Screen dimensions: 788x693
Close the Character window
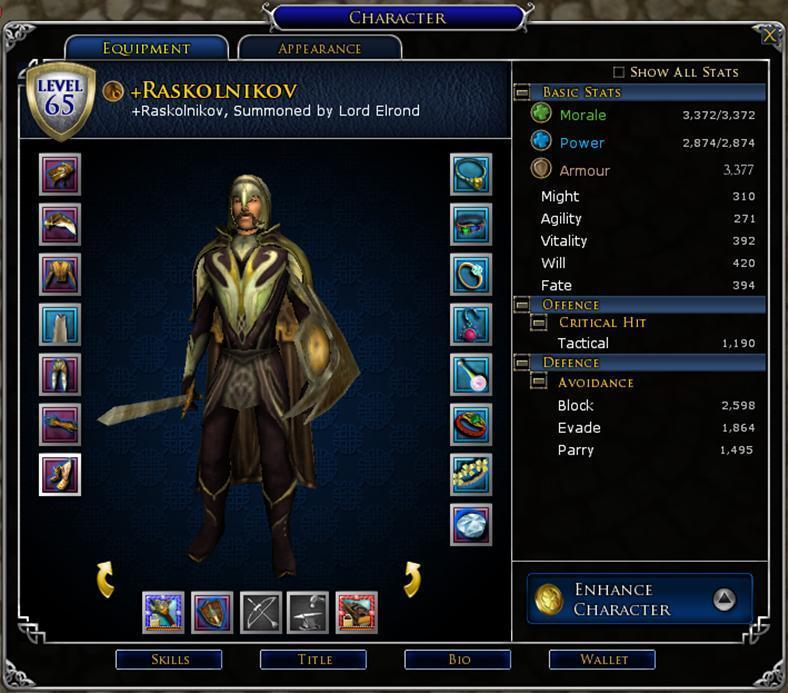(769, 36)
